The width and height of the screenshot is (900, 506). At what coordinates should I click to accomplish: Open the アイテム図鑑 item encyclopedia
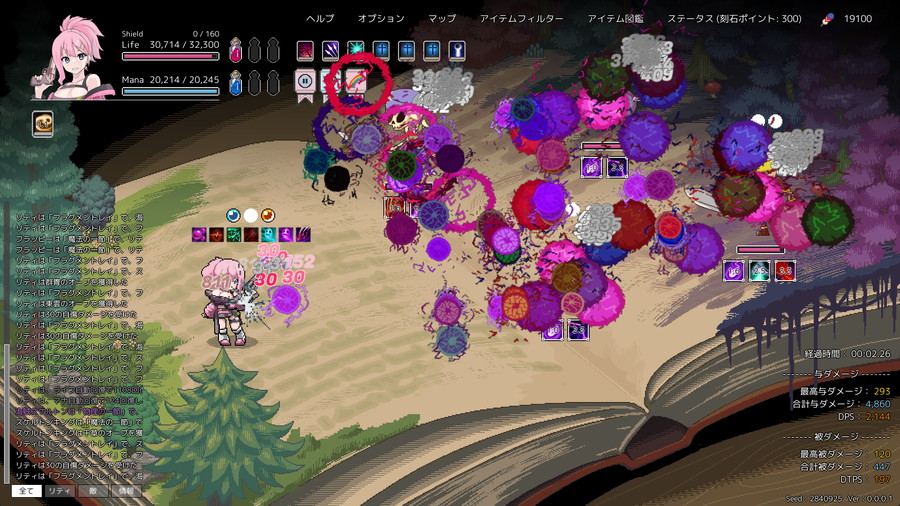tap(616, 19)
